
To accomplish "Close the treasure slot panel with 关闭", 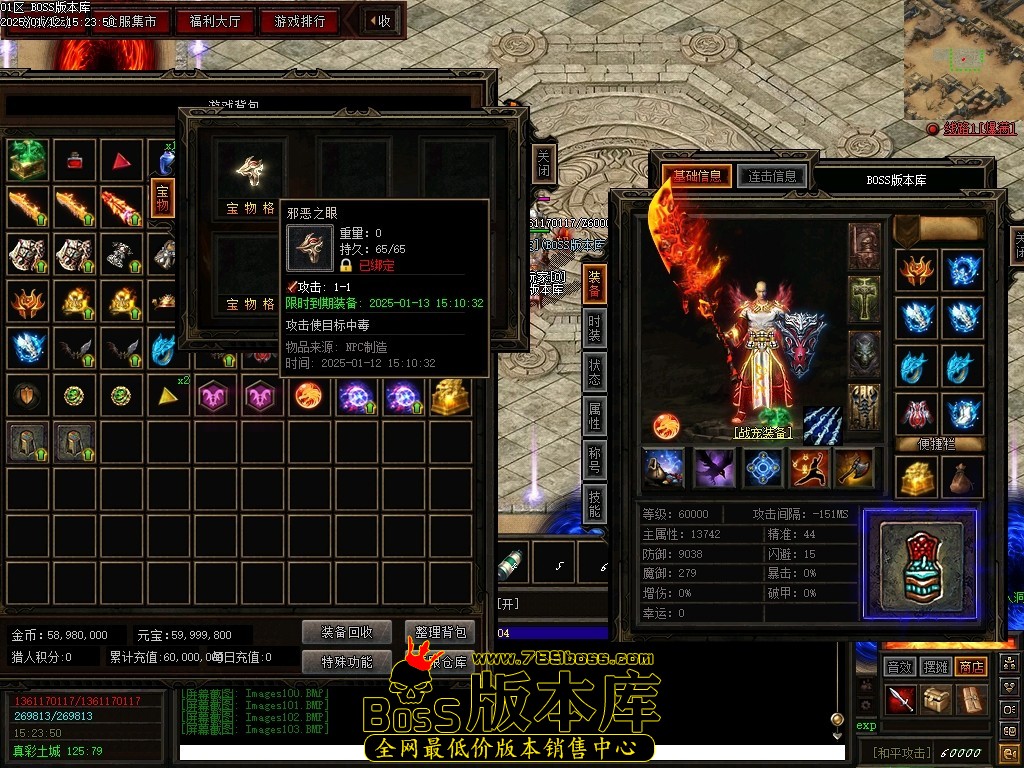I will (x=543, y=163).
